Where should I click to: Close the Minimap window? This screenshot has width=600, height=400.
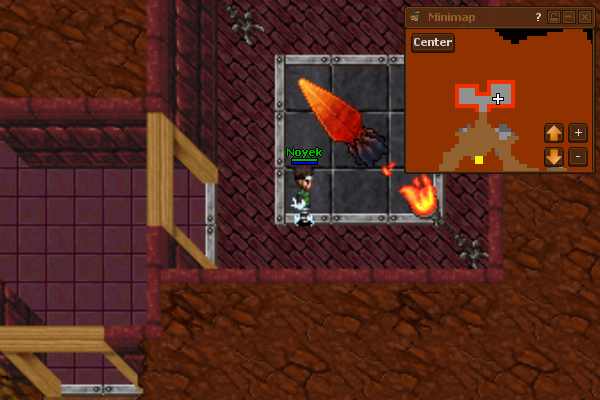(x=585, y=17)
